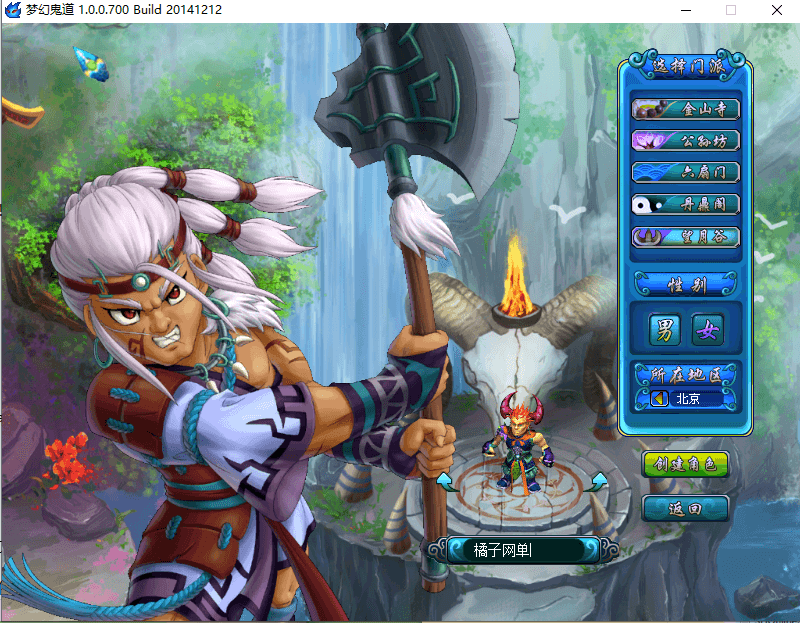
Task: Go back with the 返回 button
Action: coord(685,508)
